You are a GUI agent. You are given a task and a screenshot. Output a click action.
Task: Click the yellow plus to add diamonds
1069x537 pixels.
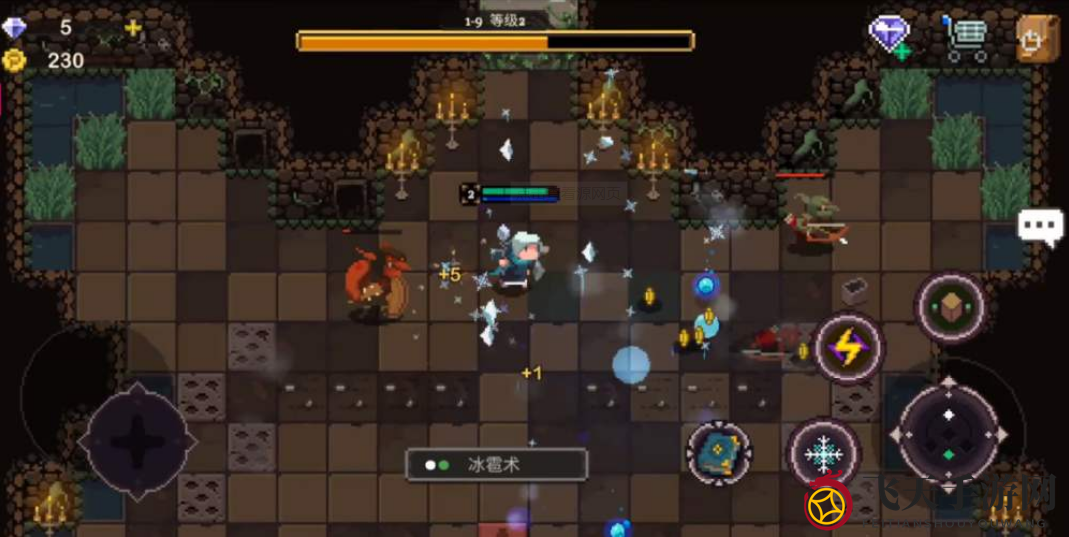(133, 28)
